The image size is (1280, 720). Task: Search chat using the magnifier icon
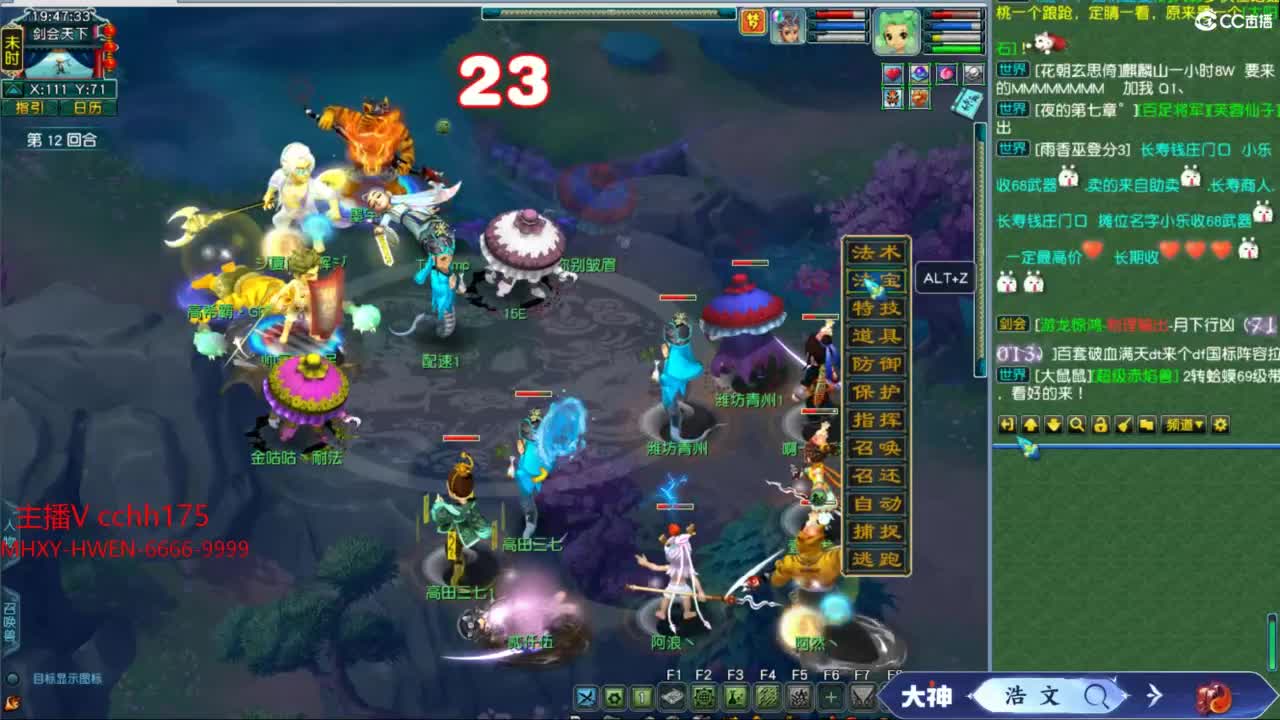point(1078,425)
